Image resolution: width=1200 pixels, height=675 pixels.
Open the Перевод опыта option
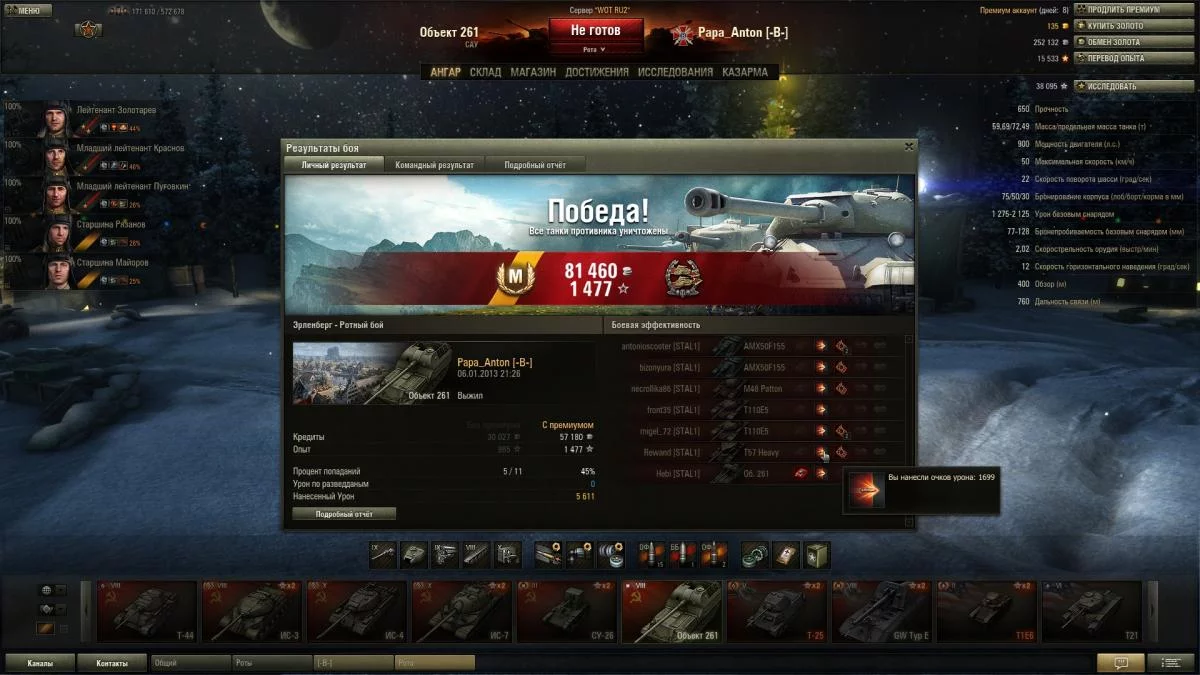click(x=1121, y=58)
